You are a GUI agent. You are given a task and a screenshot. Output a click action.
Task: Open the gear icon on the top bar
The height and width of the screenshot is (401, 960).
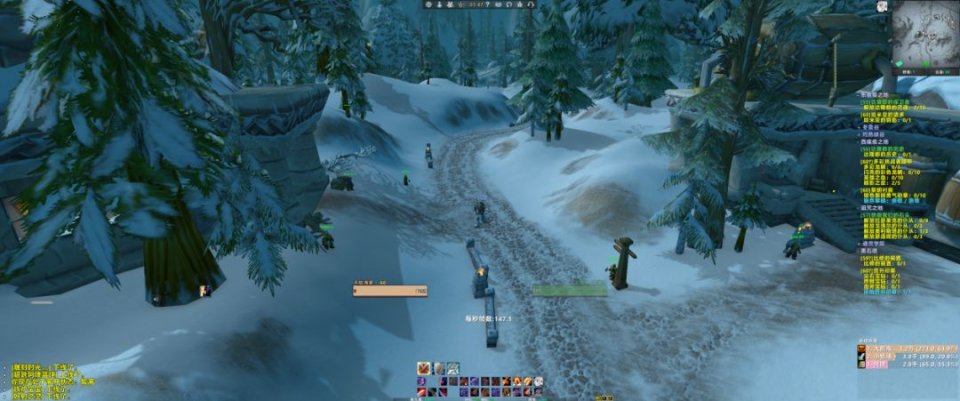coord(429,4)
